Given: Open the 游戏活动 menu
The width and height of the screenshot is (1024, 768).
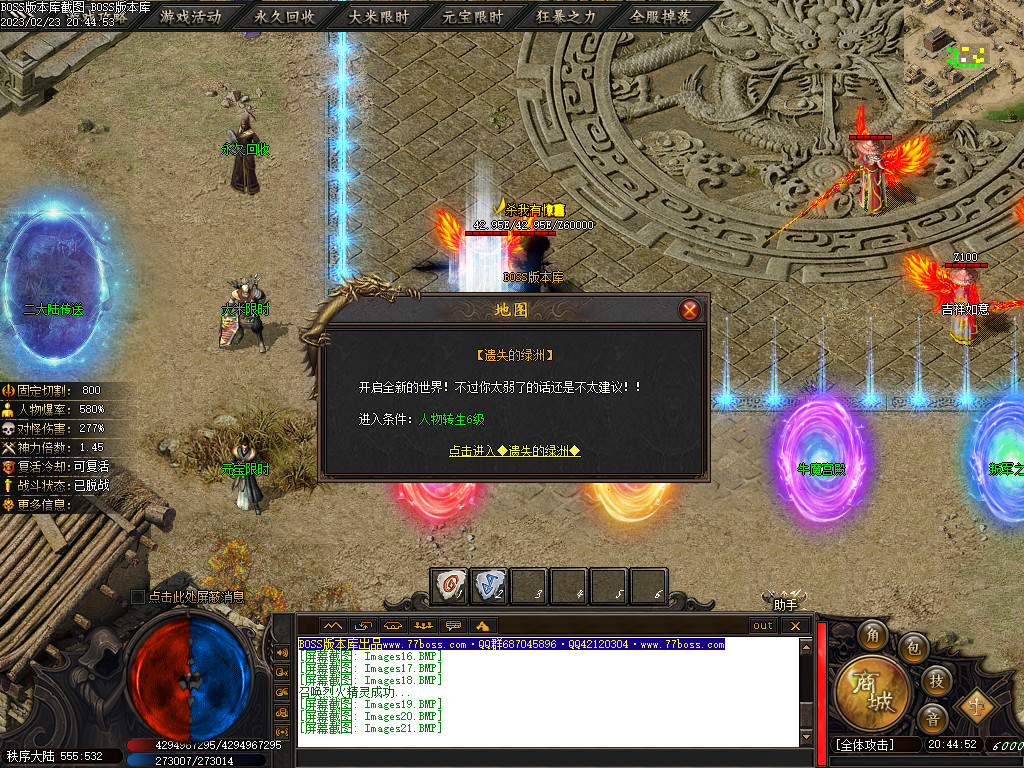Looking at the screenshot, I should click(x=190, y=17).
